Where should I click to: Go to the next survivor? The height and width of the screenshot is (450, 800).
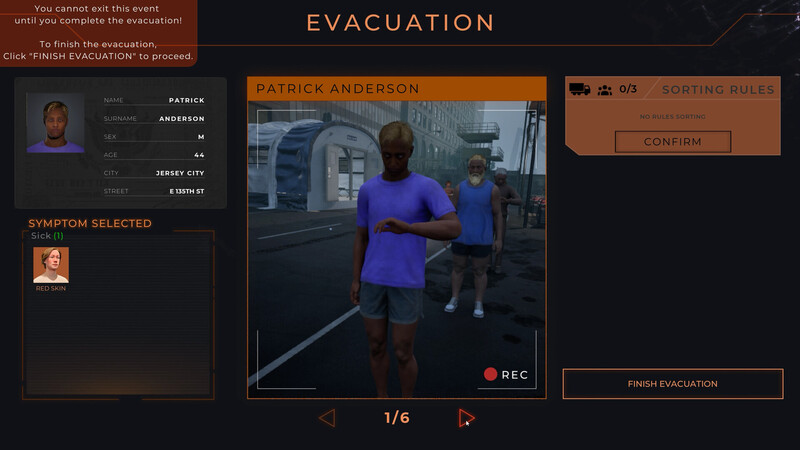pyautogui.click(x=466, y=418)
